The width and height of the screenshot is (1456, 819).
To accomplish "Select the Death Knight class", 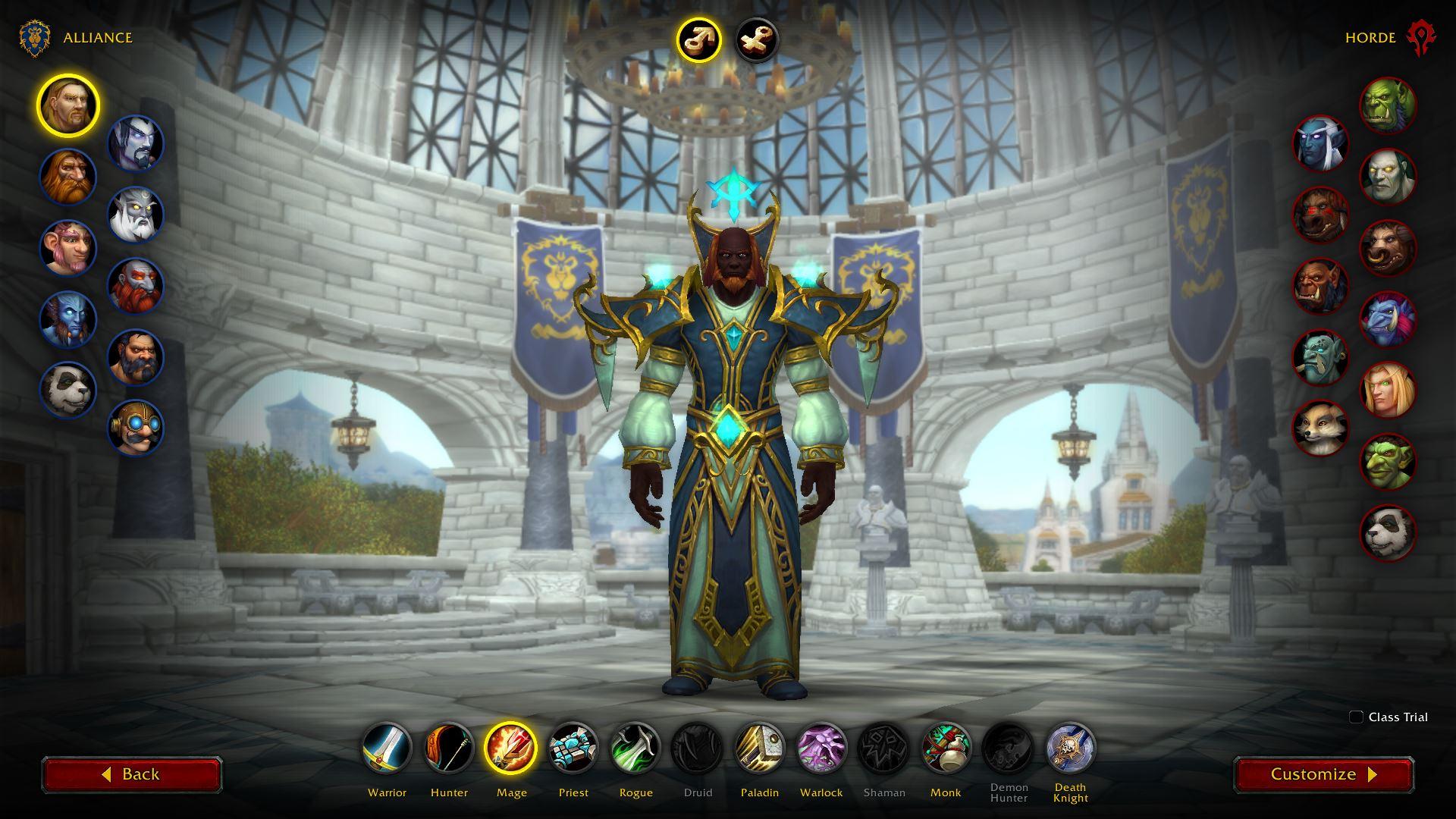I will pyautogui.click(x=1070, y=747).
